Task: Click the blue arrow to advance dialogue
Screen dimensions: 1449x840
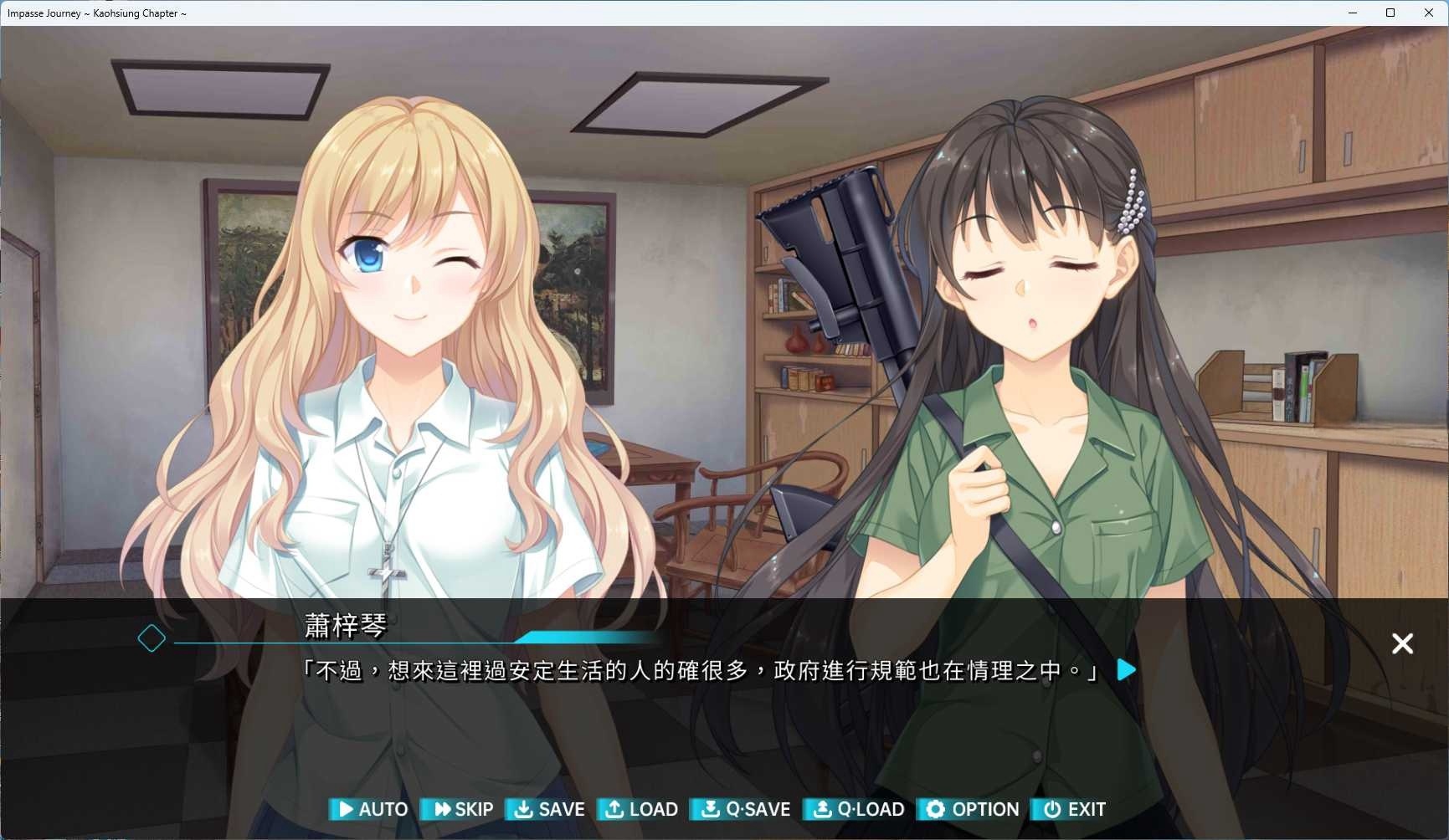Action: [1125, 669]
